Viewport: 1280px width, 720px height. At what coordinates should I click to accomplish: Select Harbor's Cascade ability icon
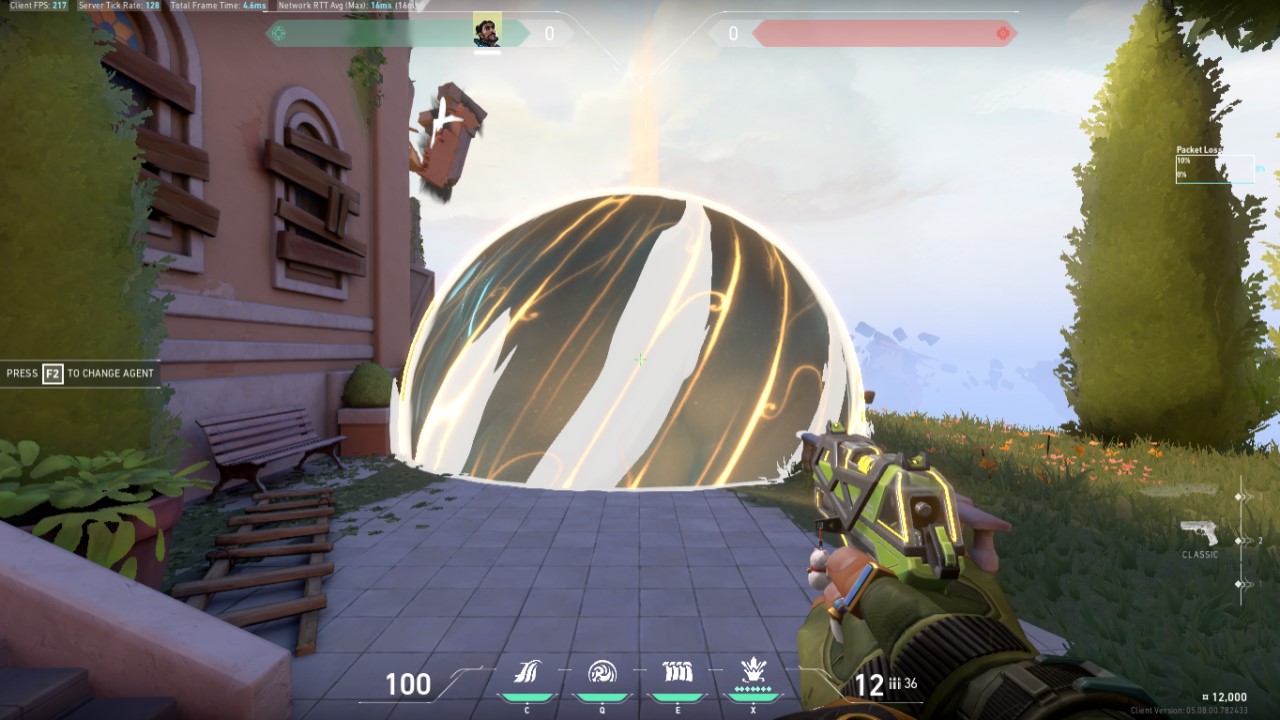[525, 672]
